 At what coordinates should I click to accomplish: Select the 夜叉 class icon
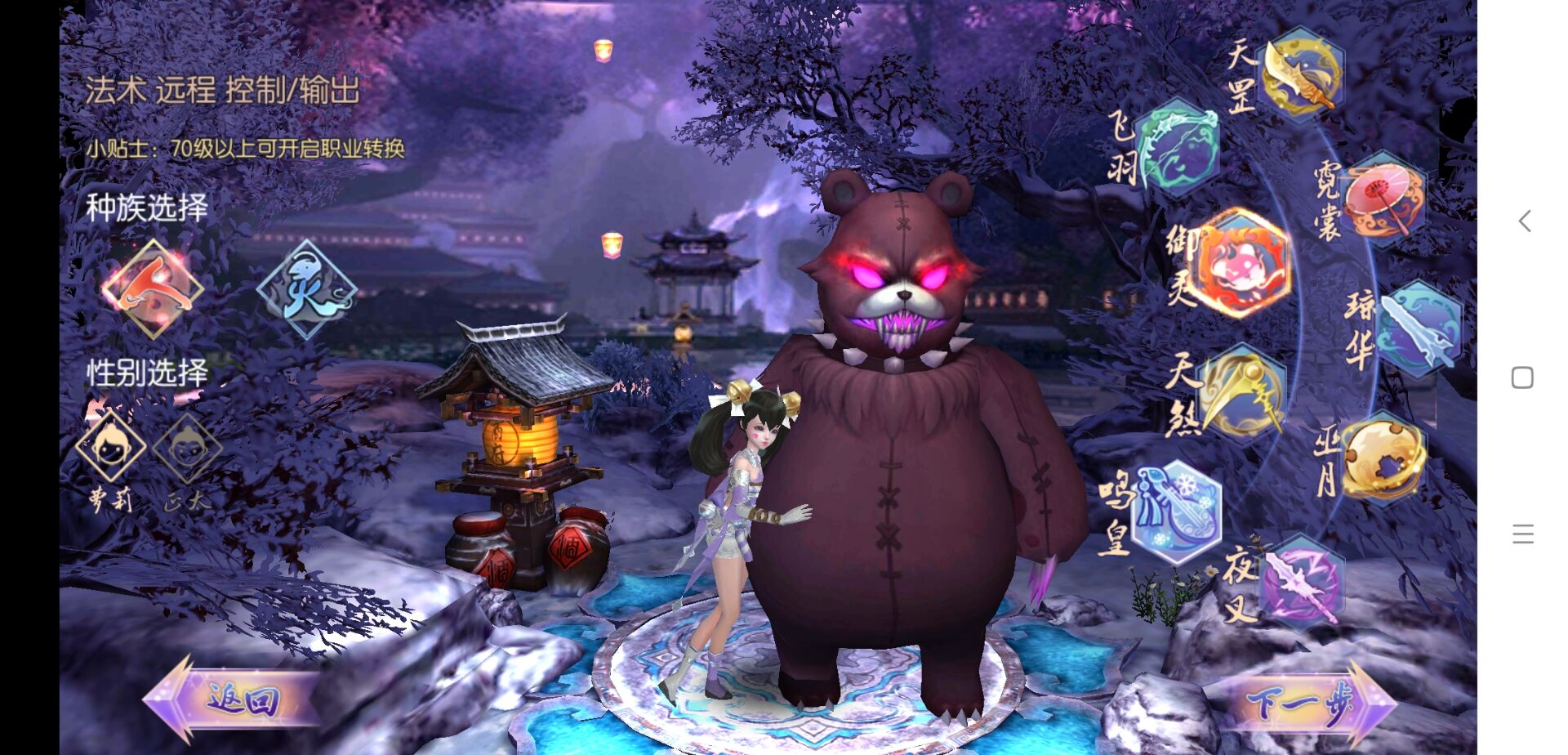click(1301, 582)
